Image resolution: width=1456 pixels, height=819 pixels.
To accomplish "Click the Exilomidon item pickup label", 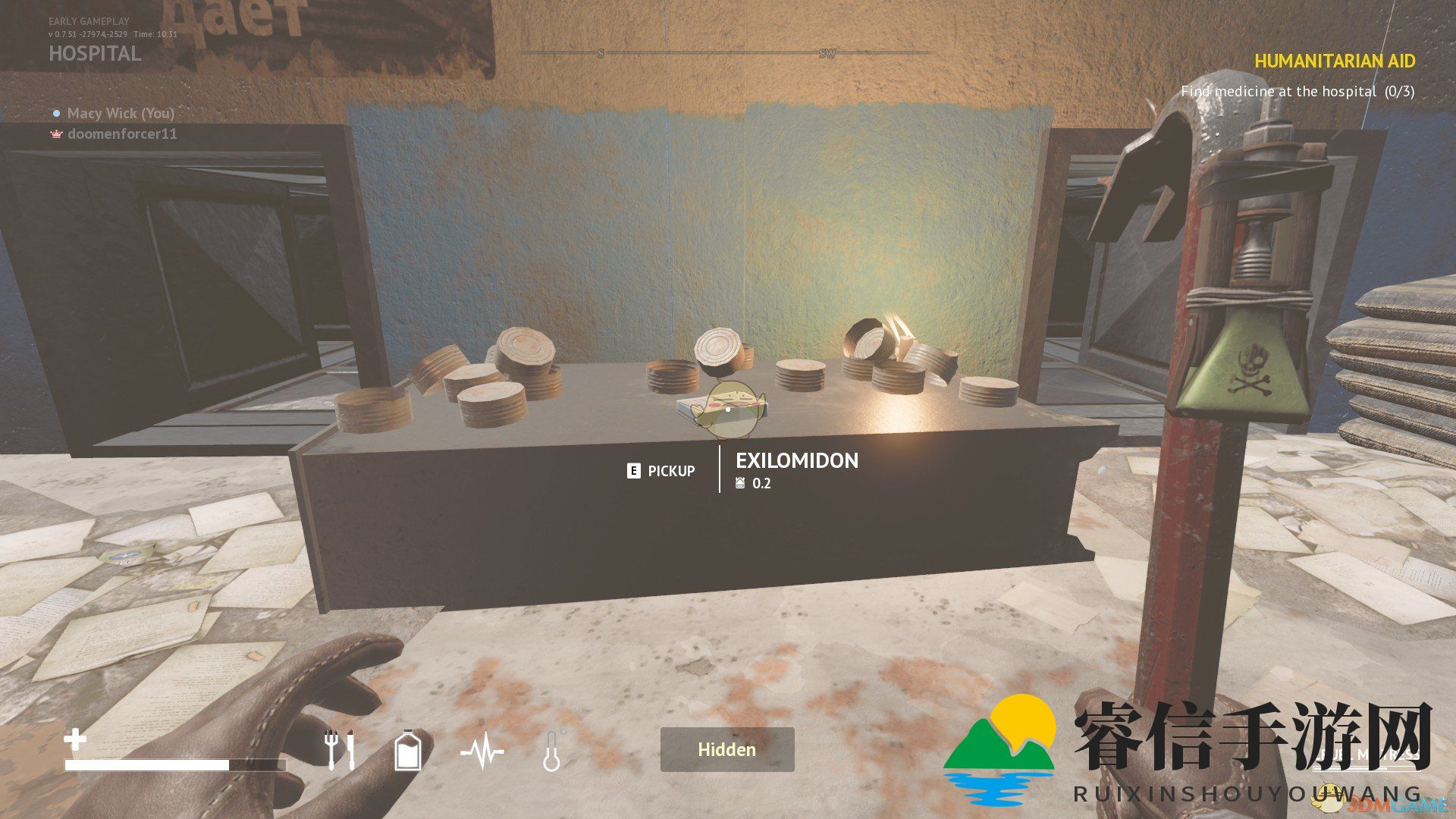I will 796,461.
